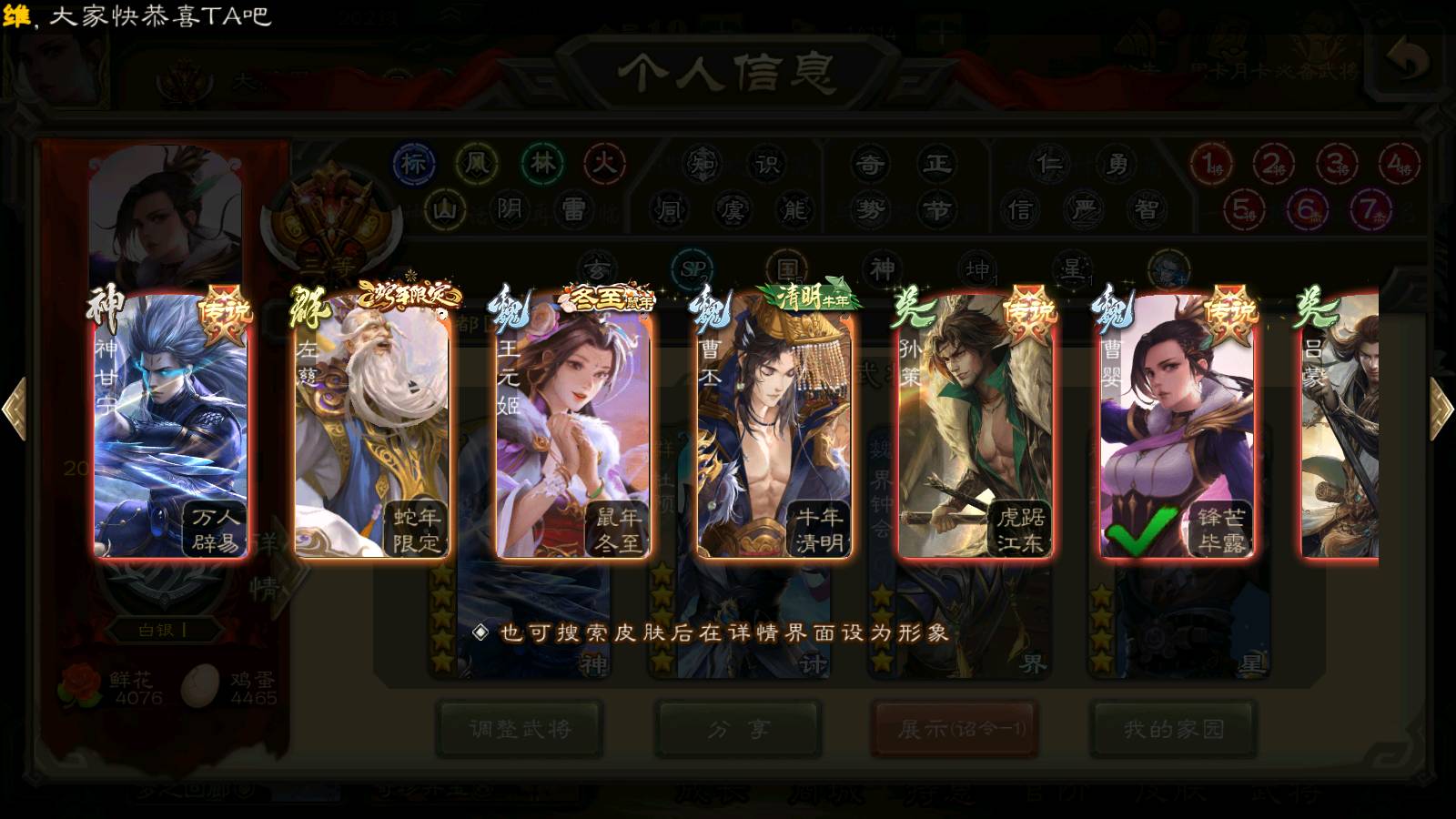1456x819 pixels.
Task: Tap the red number 7 filter
Action: click(1370, 210)
